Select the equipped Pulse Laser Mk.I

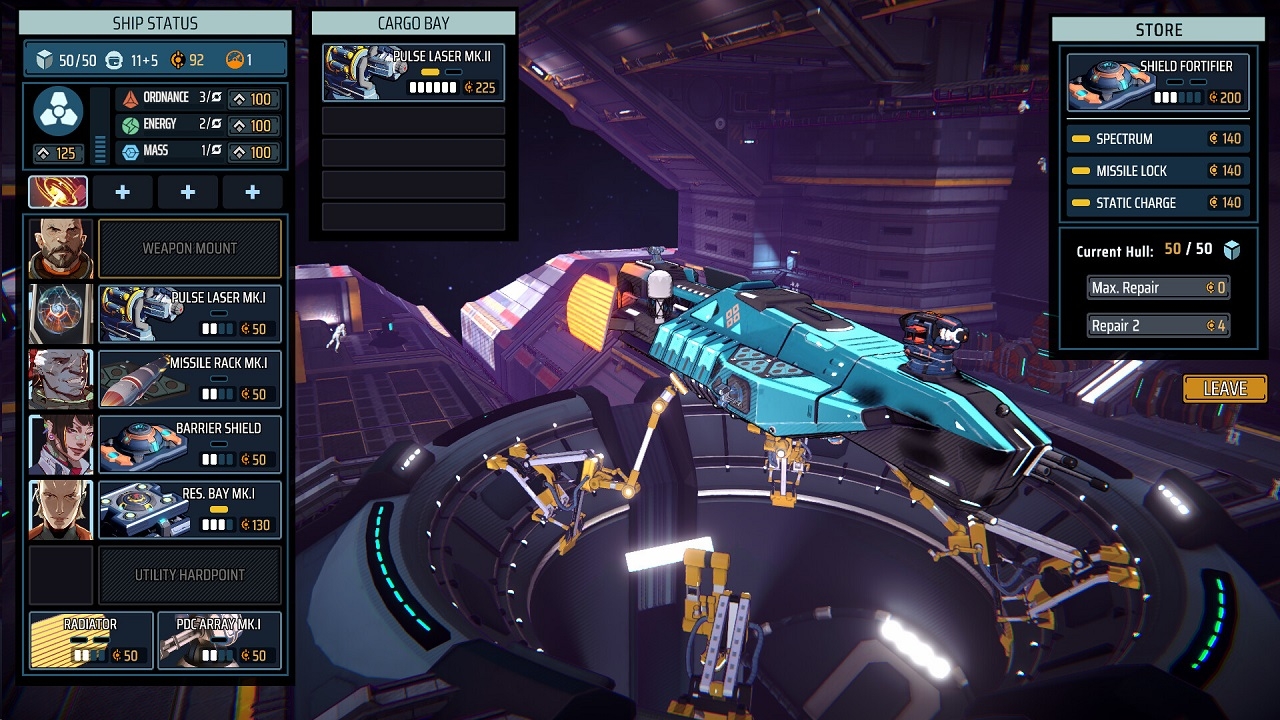pyautogui.click(x=189, y=314)
